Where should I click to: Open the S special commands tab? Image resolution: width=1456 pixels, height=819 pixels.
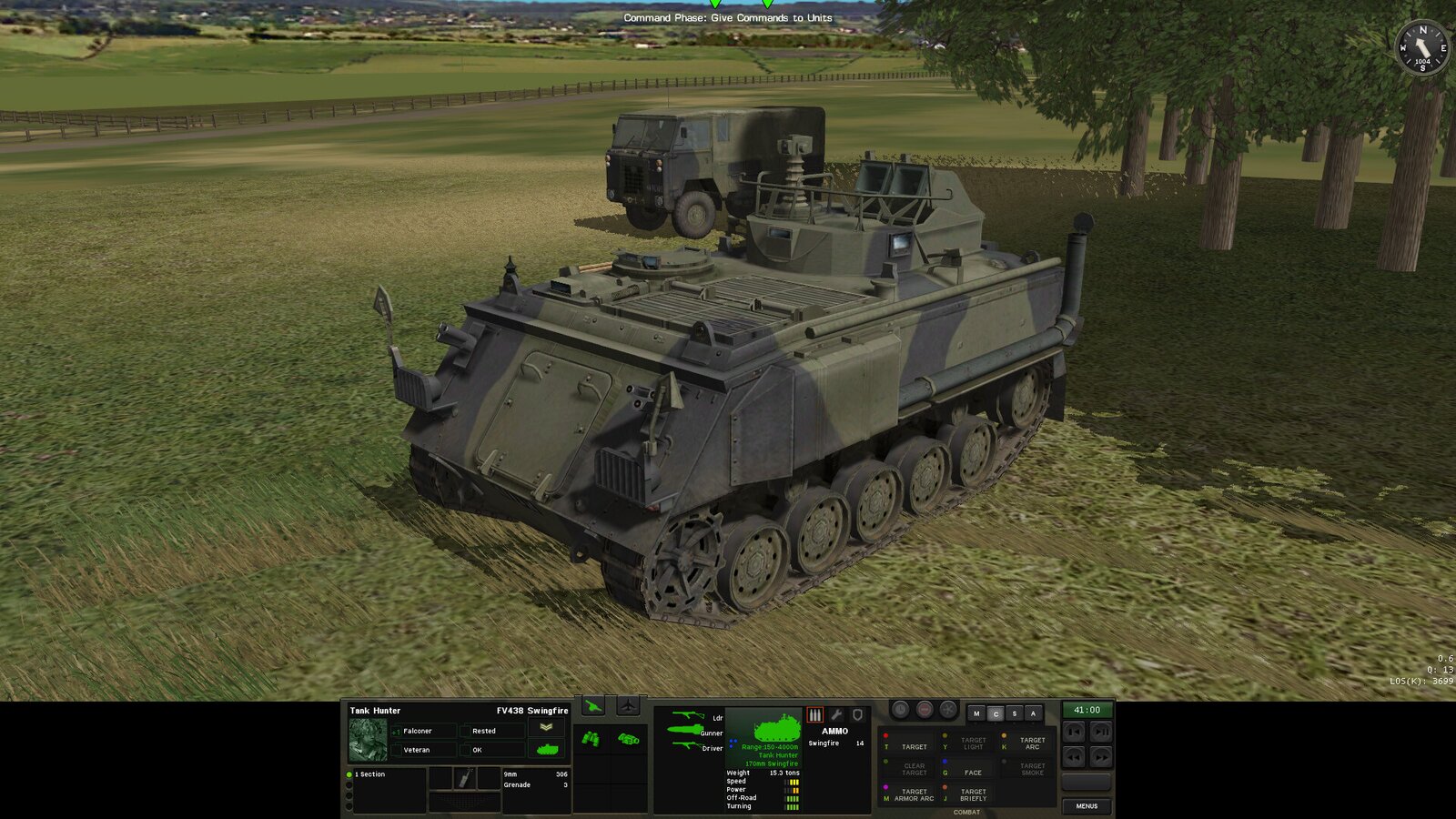point(1015,713)
